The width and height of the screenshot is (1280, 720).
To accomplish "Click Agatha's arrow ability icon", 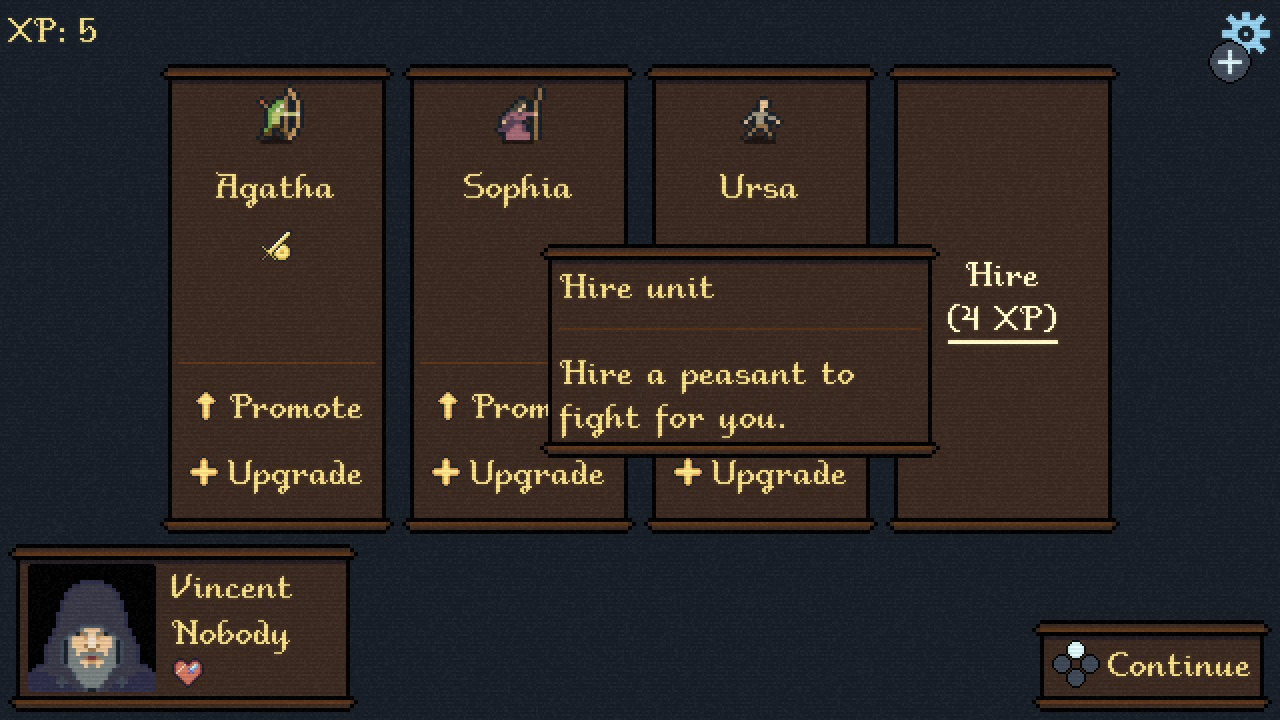I will tap(276, 247).
